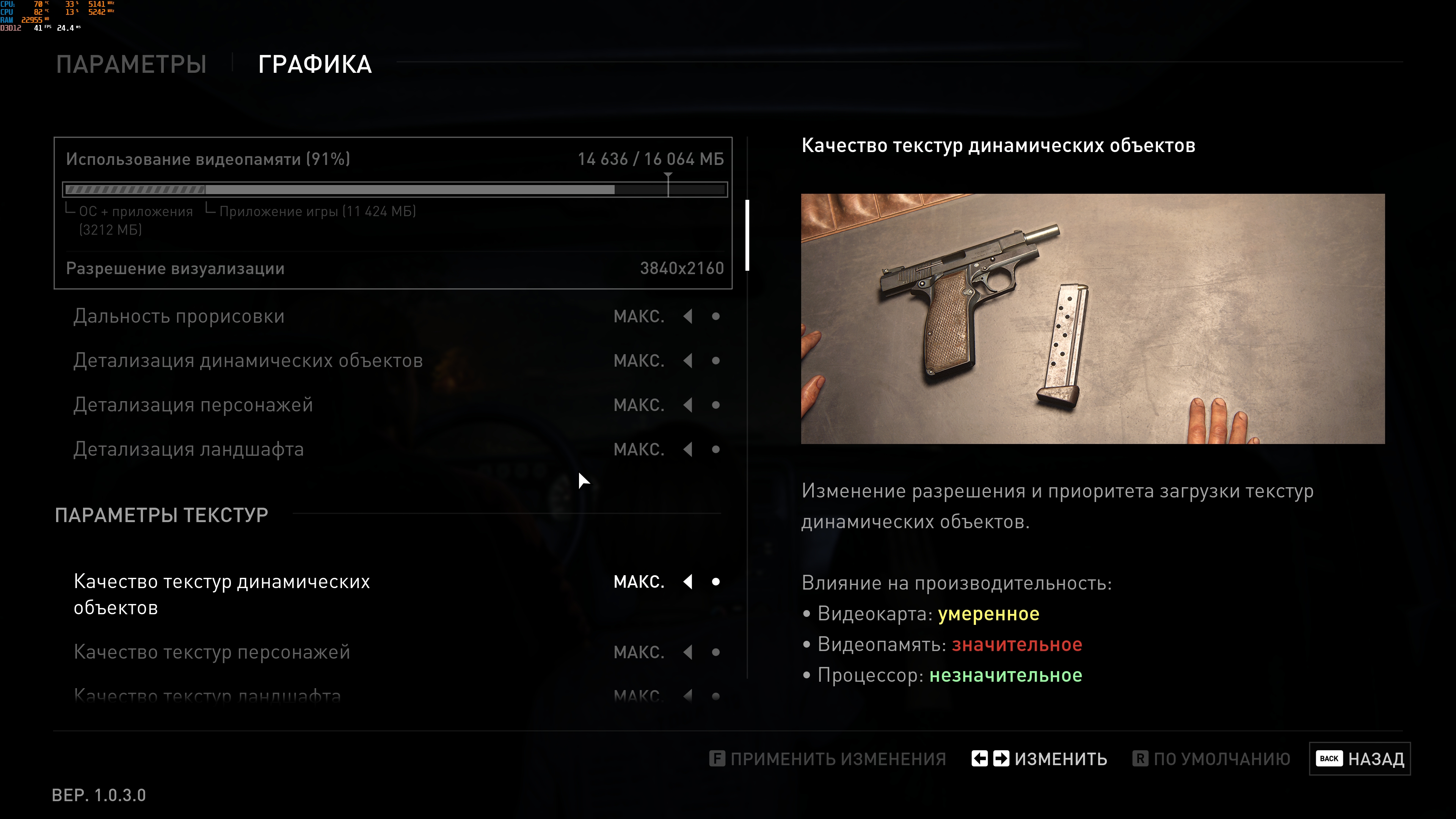Click the НАЗАД back button
The image size is (1456, 819).
pos(1359,759)
